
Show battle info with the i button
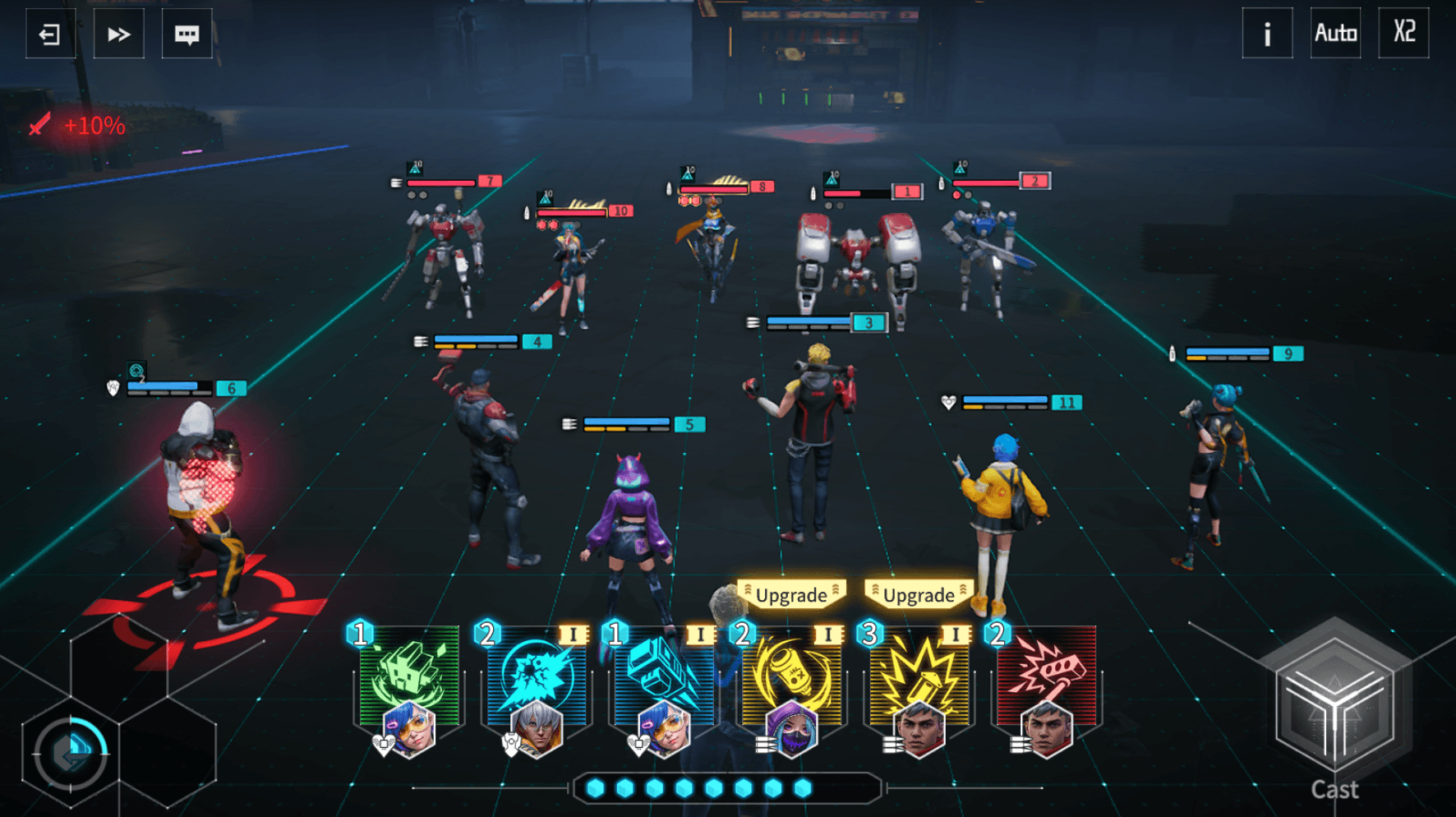(1267, 34)
